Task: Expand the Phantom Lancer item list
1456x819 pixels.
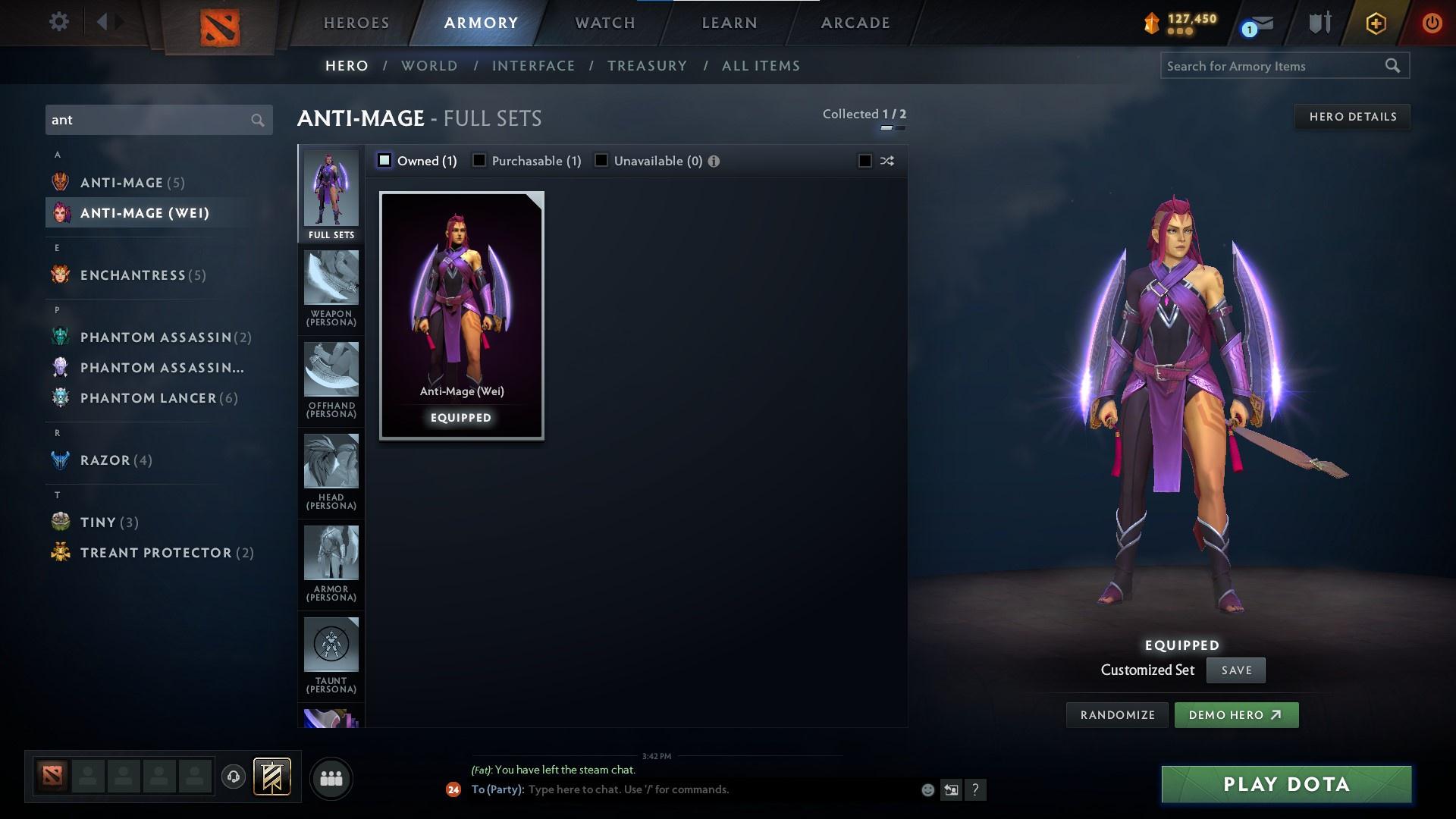Action: pyautogui.click(x=144, y=397)
